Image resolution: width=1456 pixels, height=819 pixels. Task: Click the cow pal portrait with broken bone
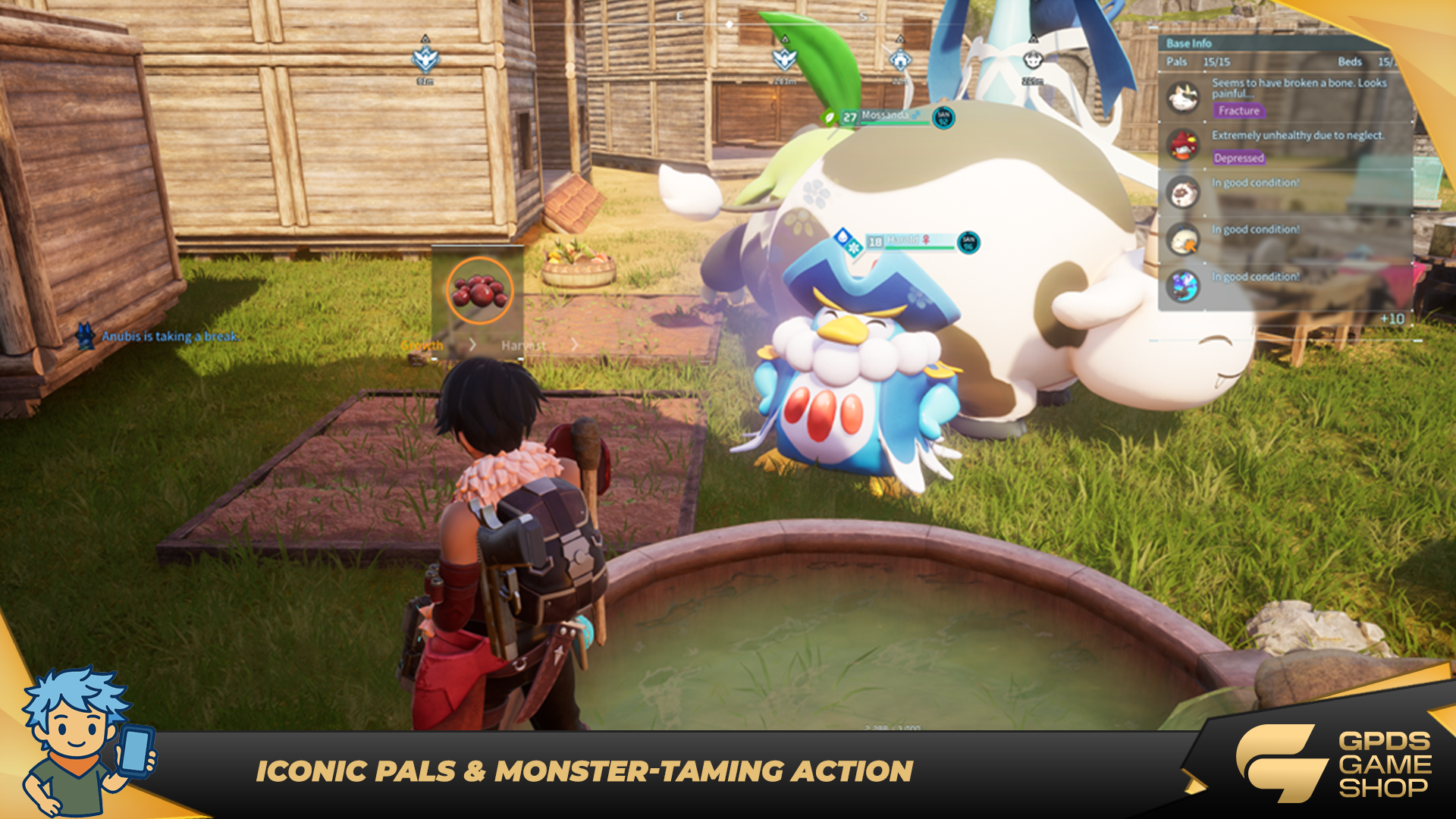pos(1183,97)
